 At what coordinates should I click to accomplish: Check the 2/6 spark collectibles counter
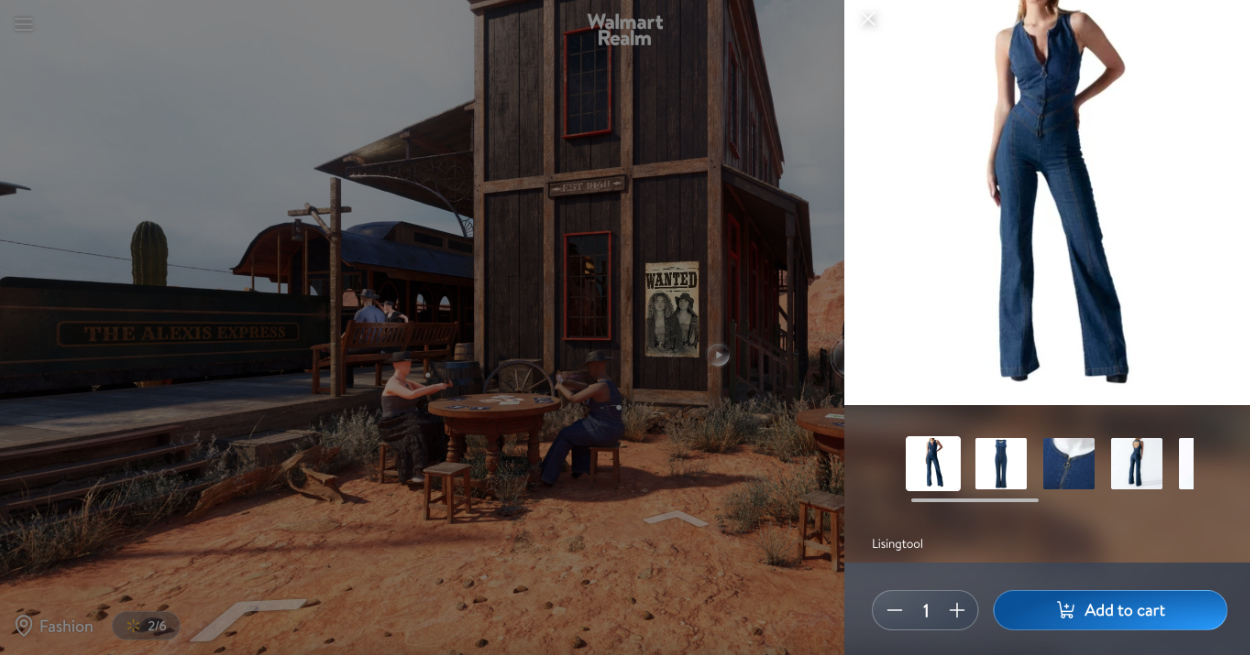point(147,626)
